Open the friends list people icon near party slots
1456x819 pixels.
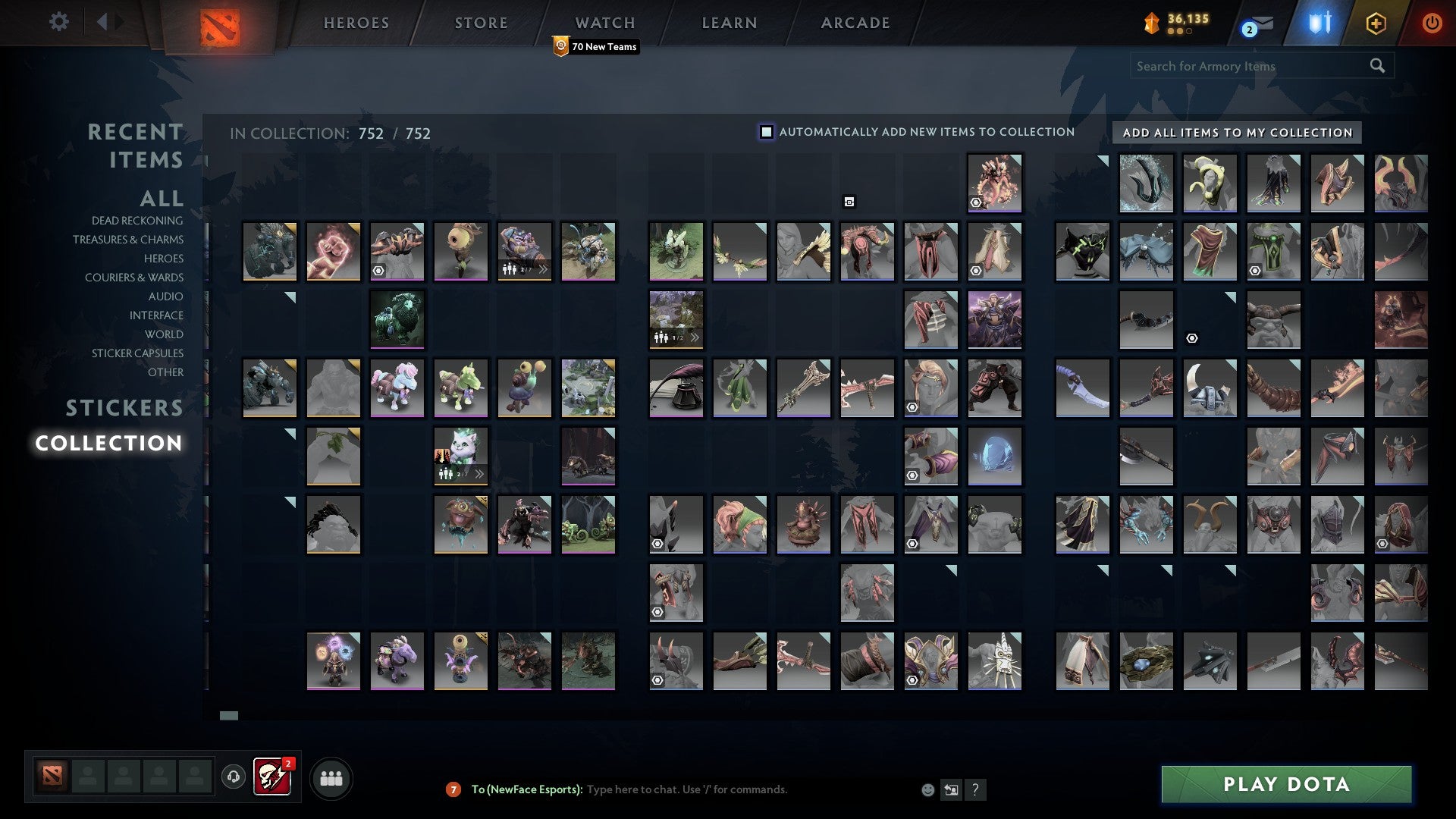331,777
